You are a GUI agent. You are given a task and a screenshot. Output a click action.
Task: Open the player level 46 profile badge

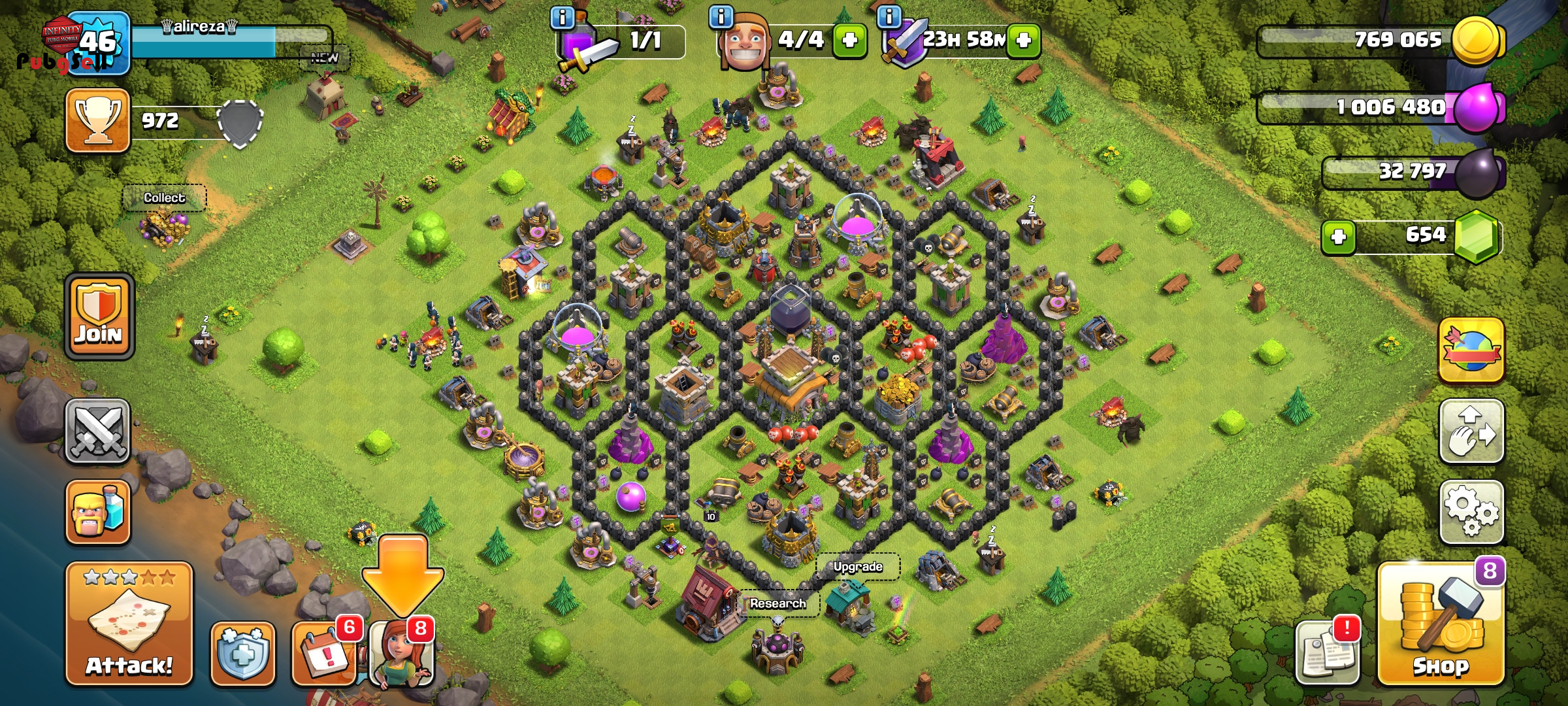click(98, 43)
